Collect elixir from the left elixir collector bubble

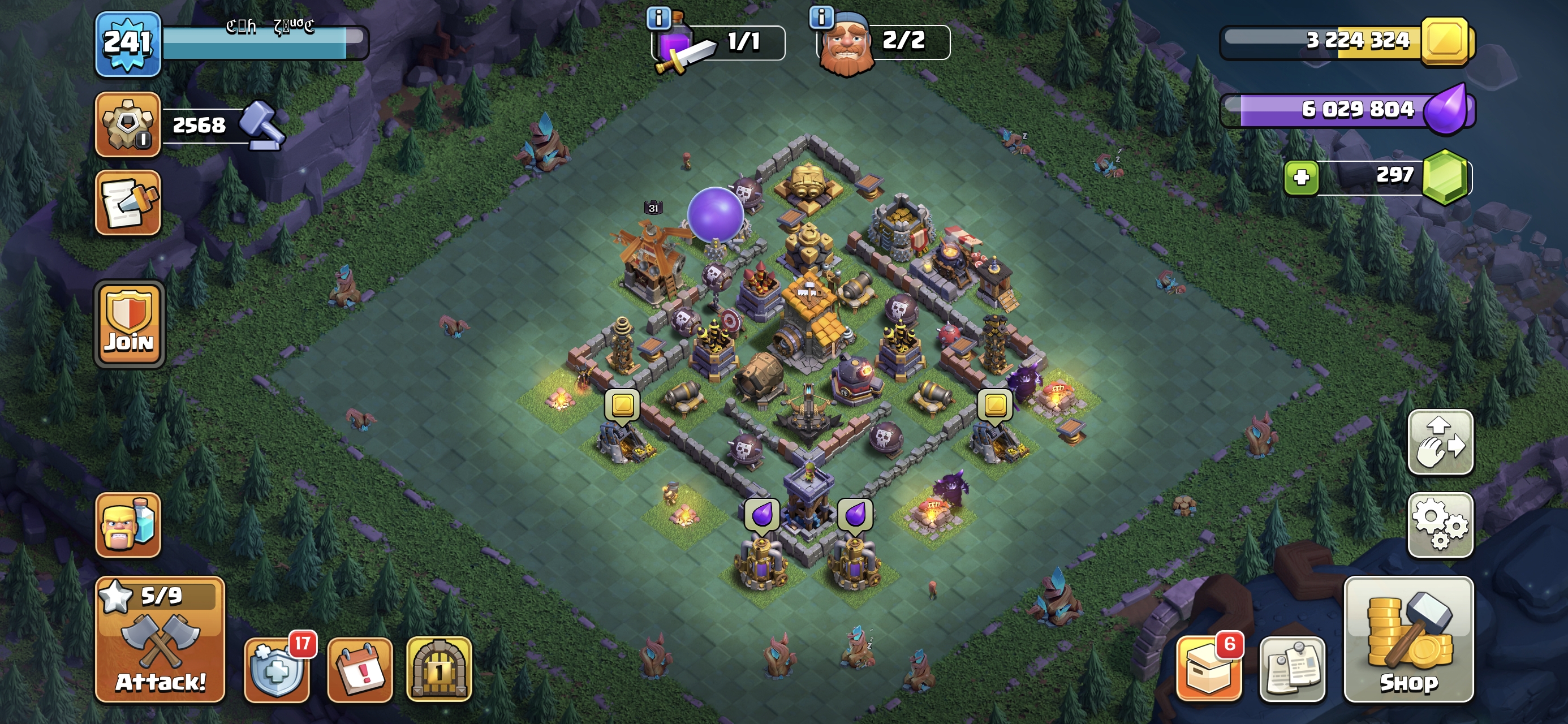(762, 515)
